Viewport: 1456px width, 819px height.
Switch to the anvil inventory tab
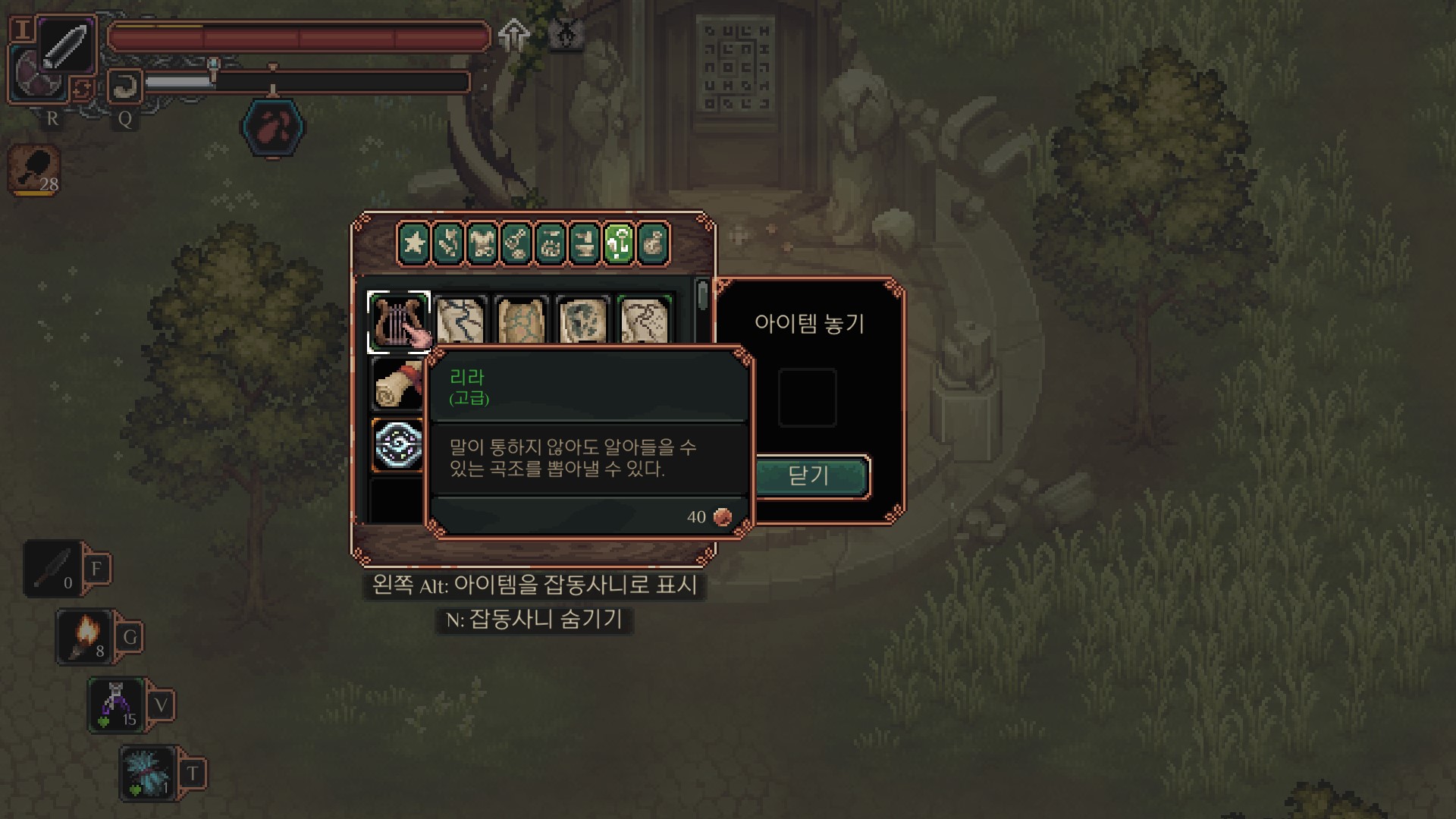tap(585, 244)
